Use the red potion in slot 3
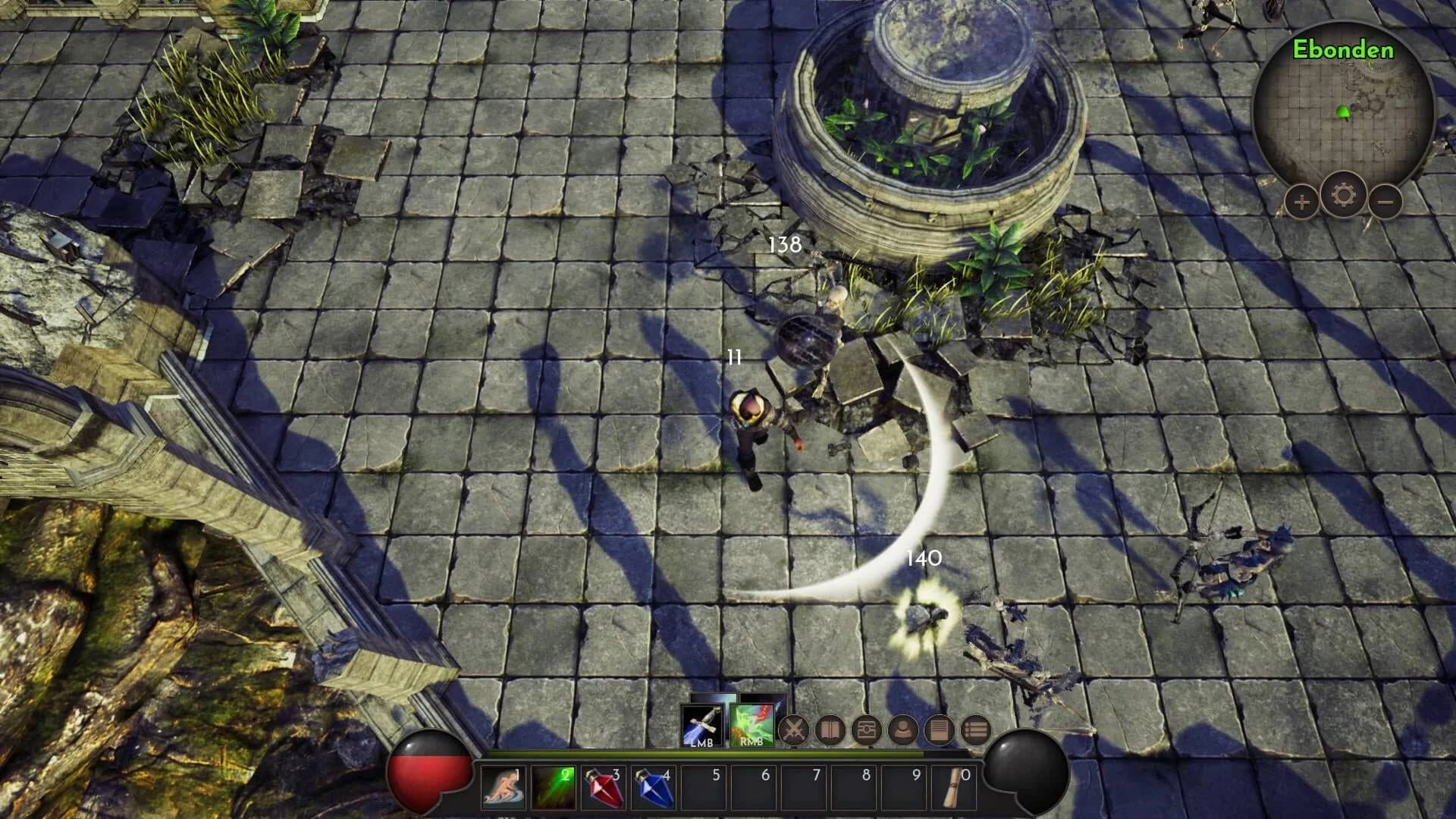1456x819 pixels. (605, 787)
